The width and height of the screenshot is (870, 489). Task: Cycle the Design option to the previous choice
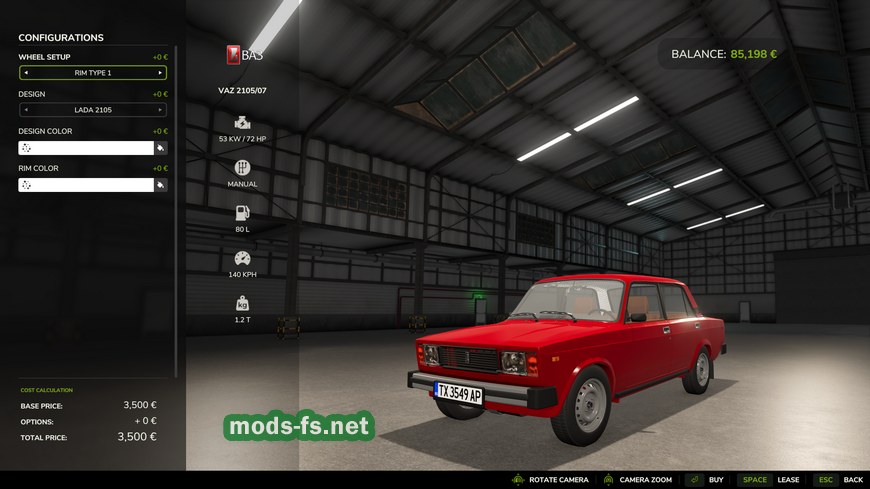click(x=26, y=110)
